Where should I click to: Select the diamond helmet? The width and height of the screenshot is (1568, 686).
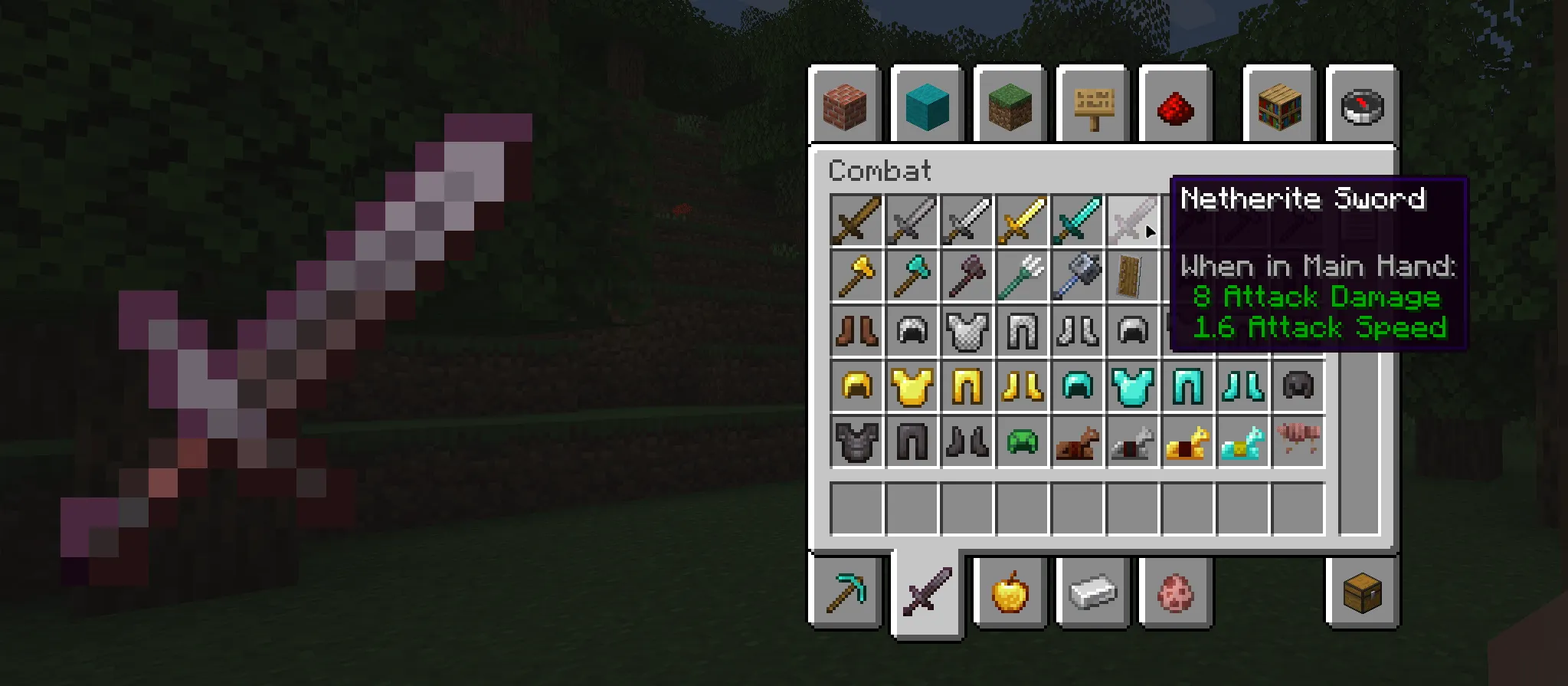(x=1077, y=387)
